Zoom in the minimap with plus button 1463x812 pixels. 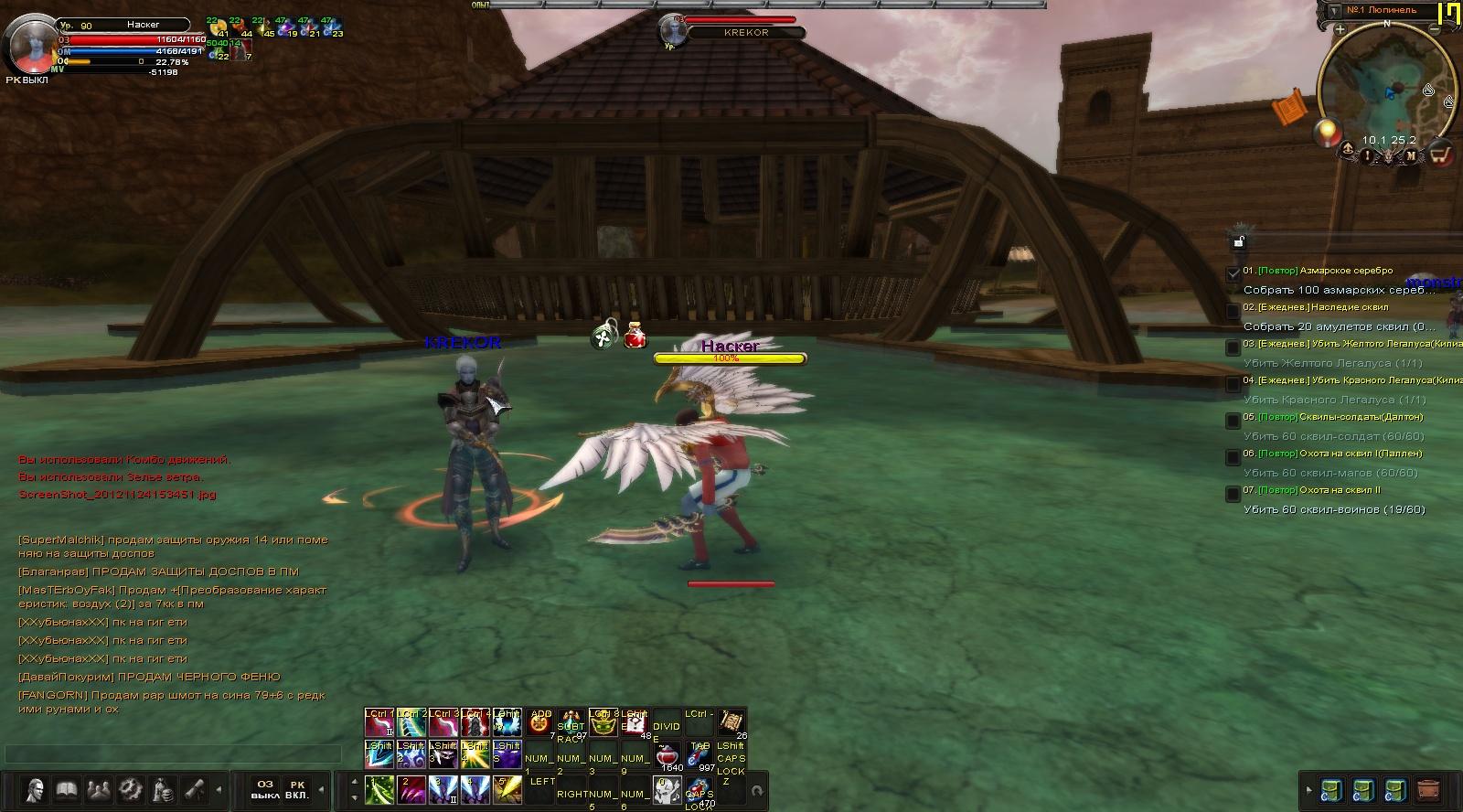pyautogui.click(x=1340, y=29)
